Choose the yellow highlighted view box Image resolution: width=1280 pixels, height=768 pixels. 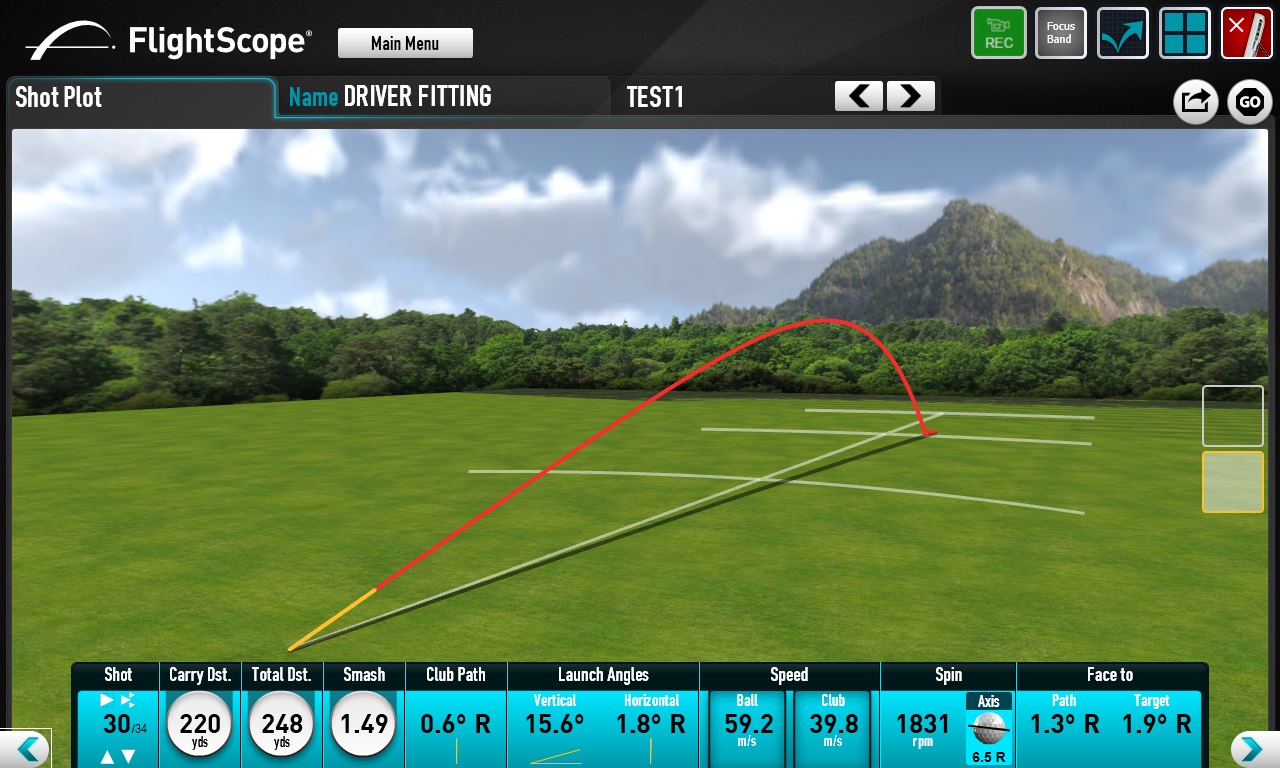point(1232,482)
